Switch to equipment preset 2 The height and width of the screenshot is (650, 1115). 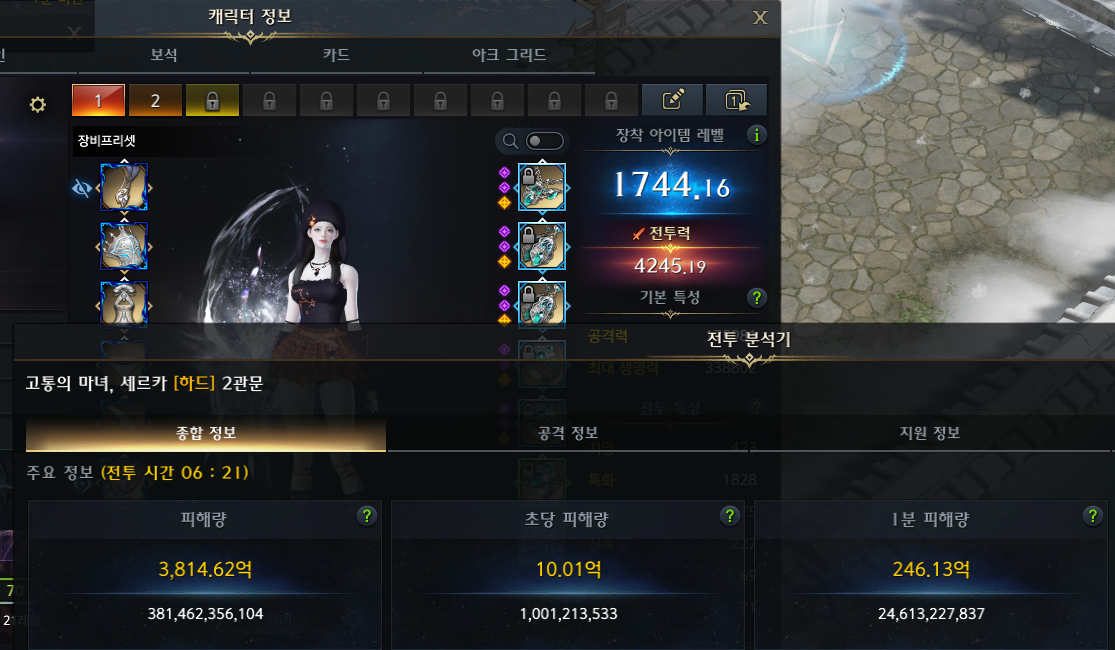155,101
